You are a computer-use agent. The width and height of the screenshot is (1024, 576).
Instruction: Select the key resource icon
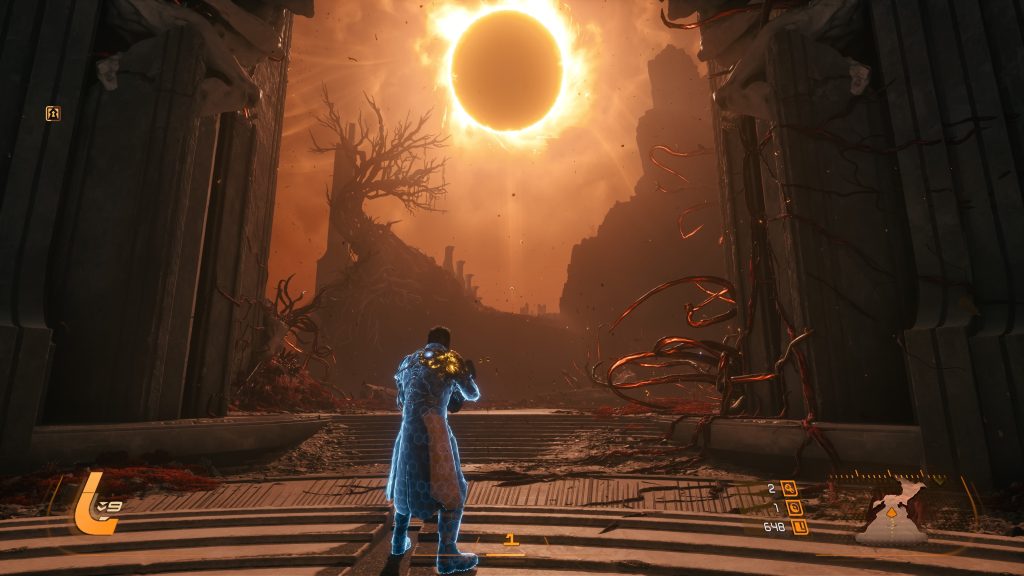tap(790, 489)
